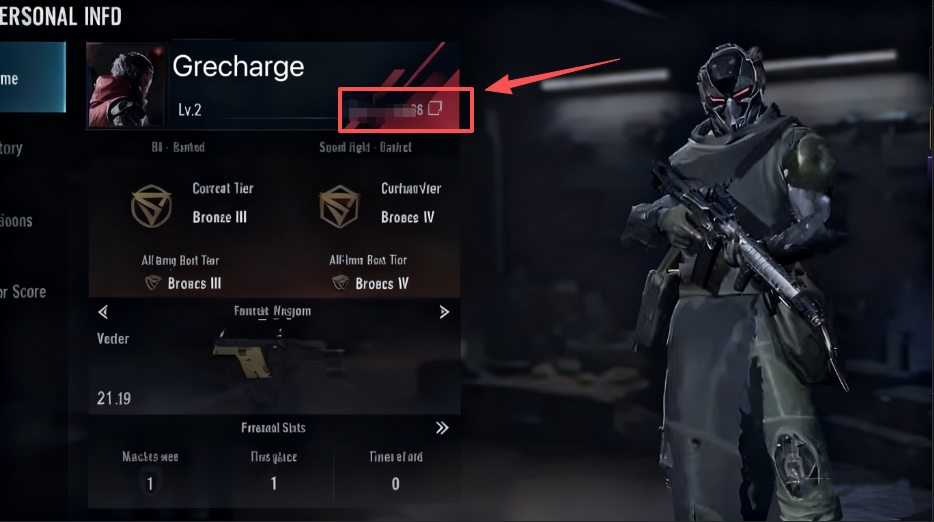934x522 pixels.
Task: Expand personal stats with the double-chevron
Action: [442, 428]
